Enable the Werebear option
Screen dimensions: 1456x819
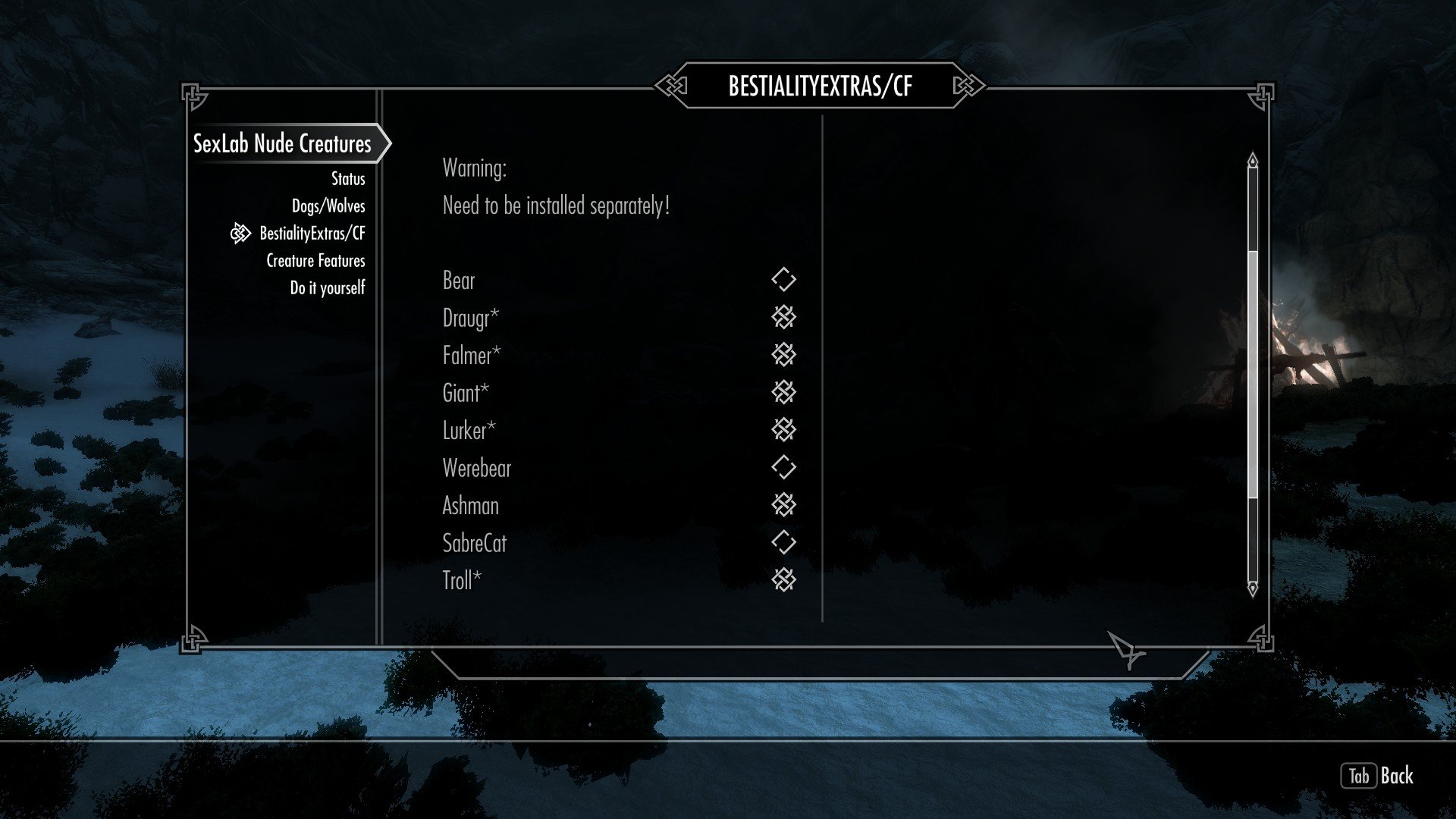point(783,467)
